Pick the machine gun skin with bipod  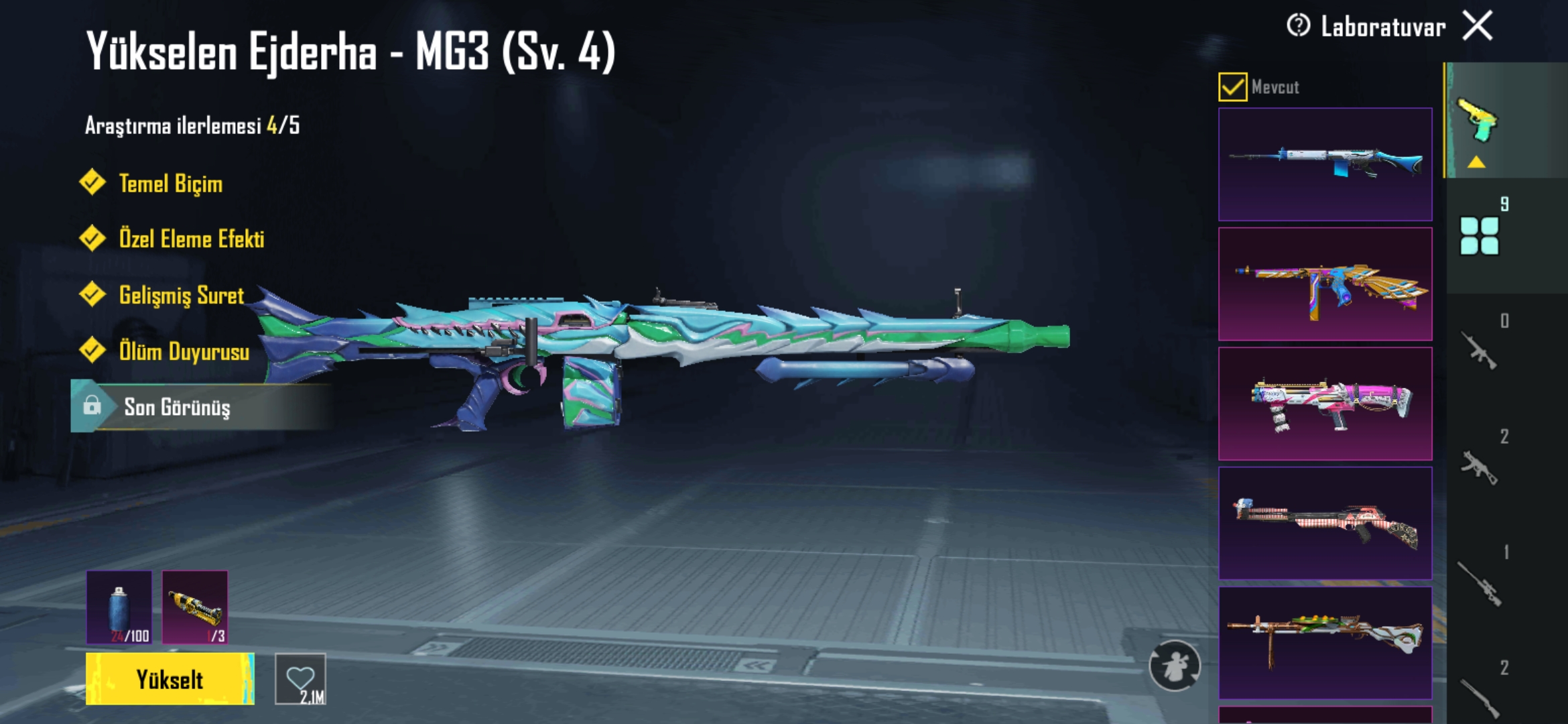[x=1325, y=642]
